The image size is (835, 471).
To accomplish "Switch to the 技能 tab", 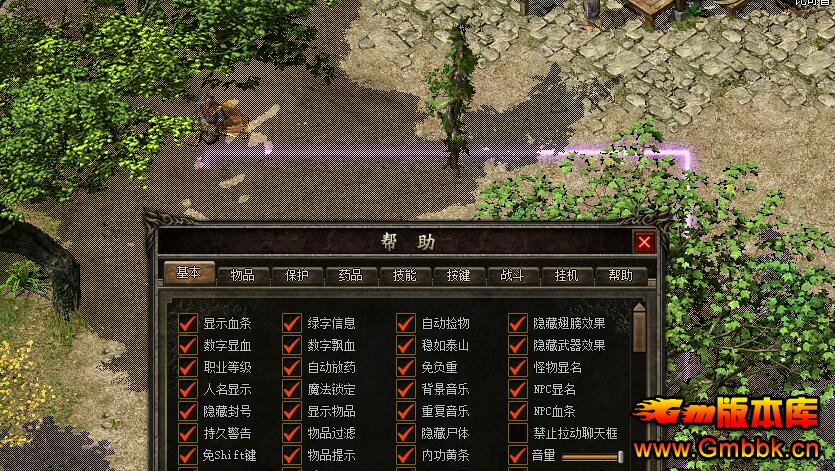I will point(405,275).
